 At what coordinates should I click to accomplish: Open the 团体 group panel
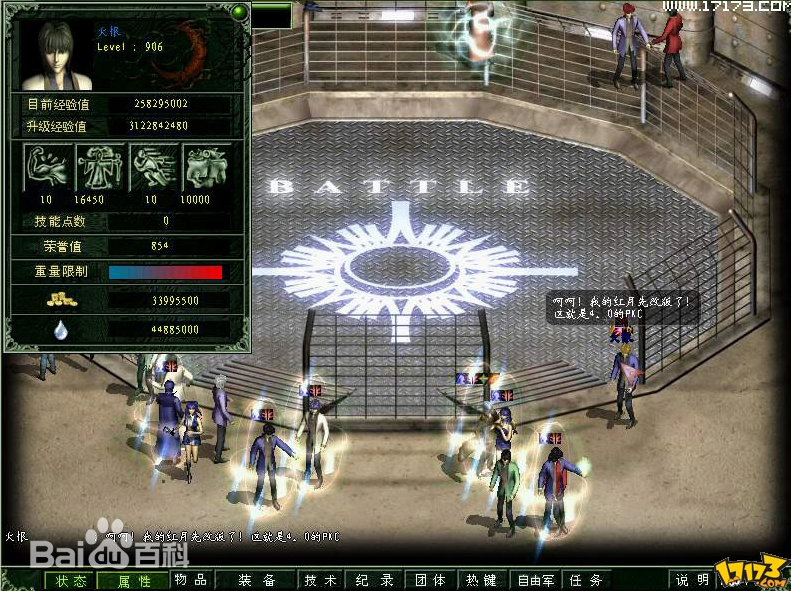click(430, 580)
